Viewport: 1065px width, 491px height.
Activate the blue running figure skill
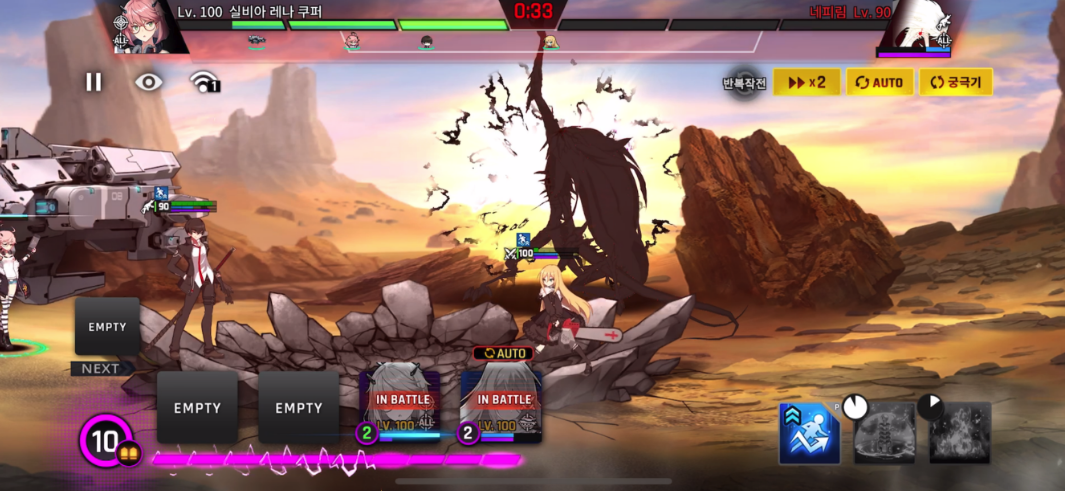tap(809, 433)
